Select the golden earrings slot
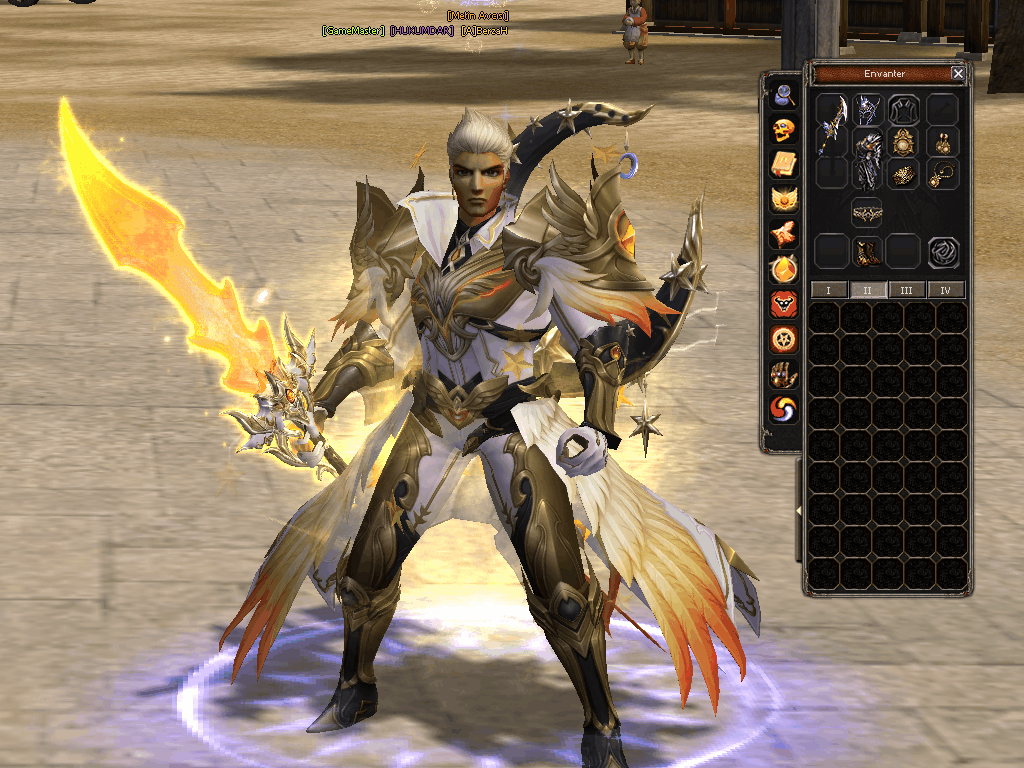1024x768 pixels. 941,143
